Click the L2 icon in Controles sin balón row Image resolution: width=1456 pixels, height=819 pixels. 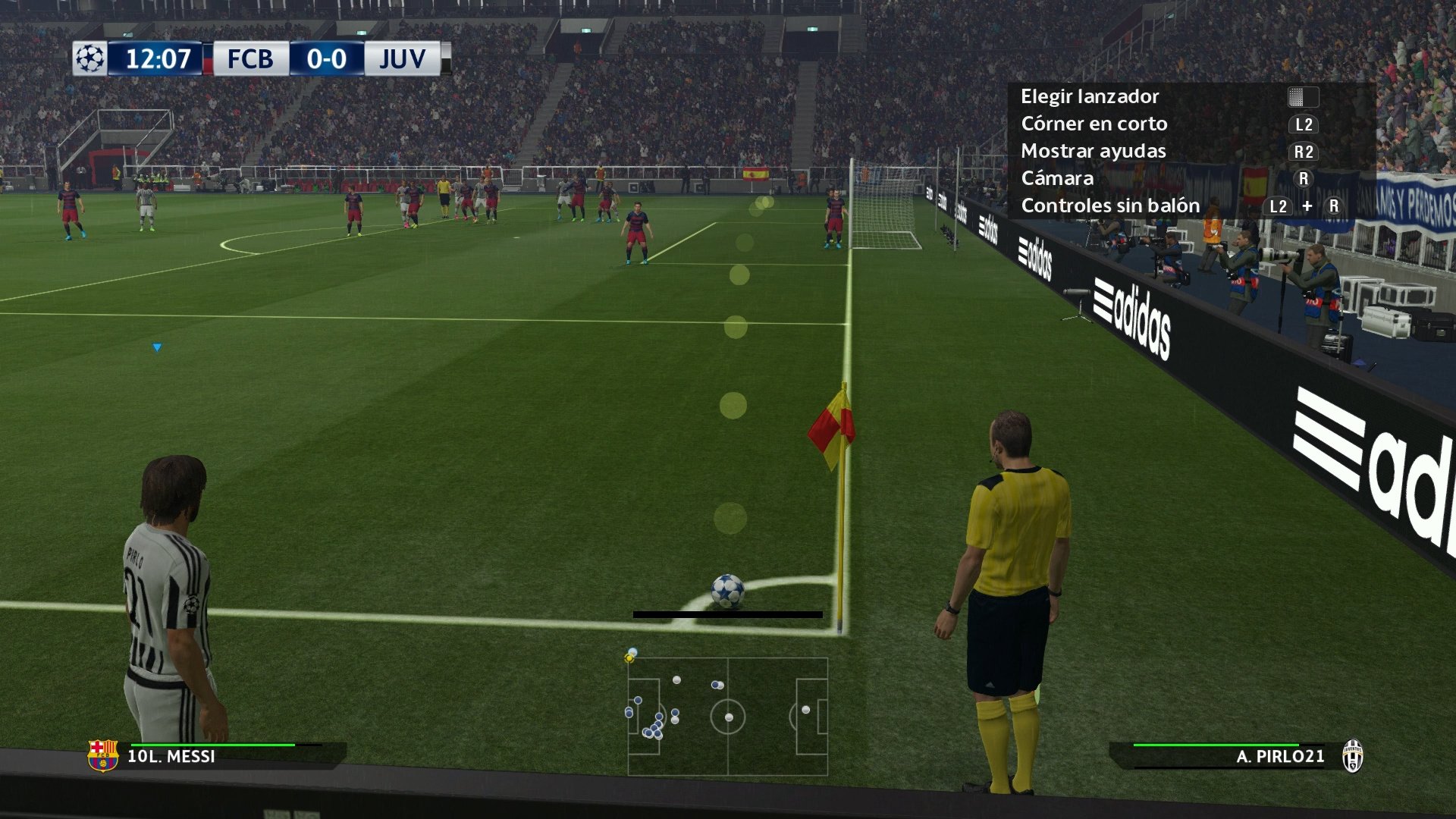1279,206
